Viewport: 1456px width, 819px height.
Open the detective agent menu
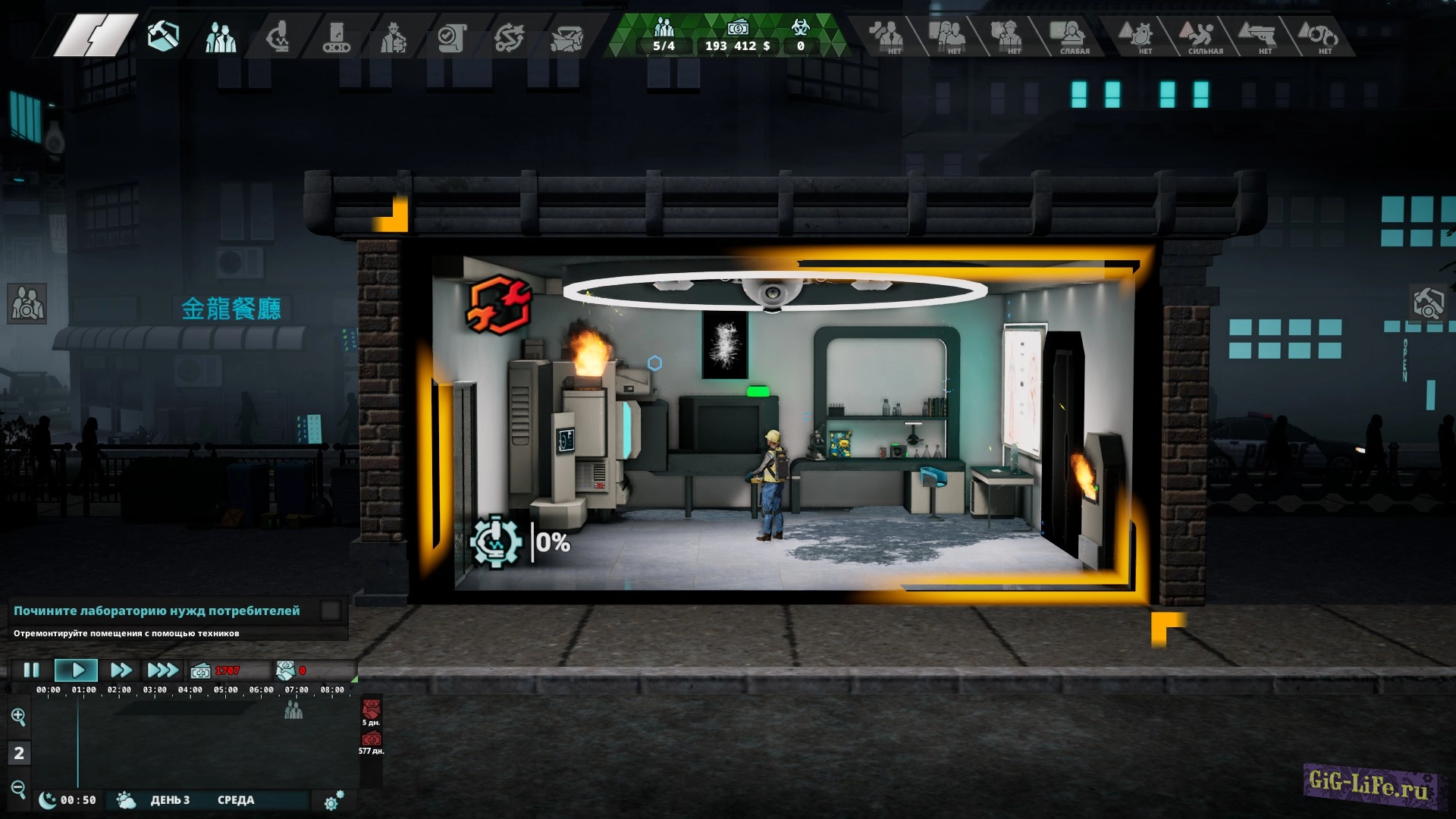[394, 36]
